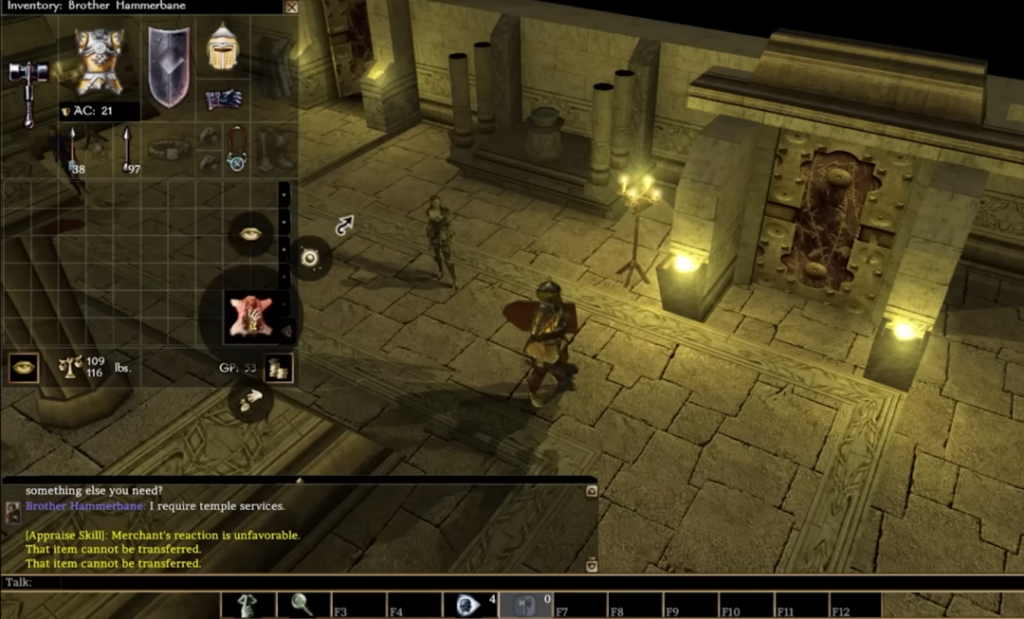This screenshot has width=1024, height=619.
Task: Click the gold coins button beside GP
Action: (x=278, y=368)
